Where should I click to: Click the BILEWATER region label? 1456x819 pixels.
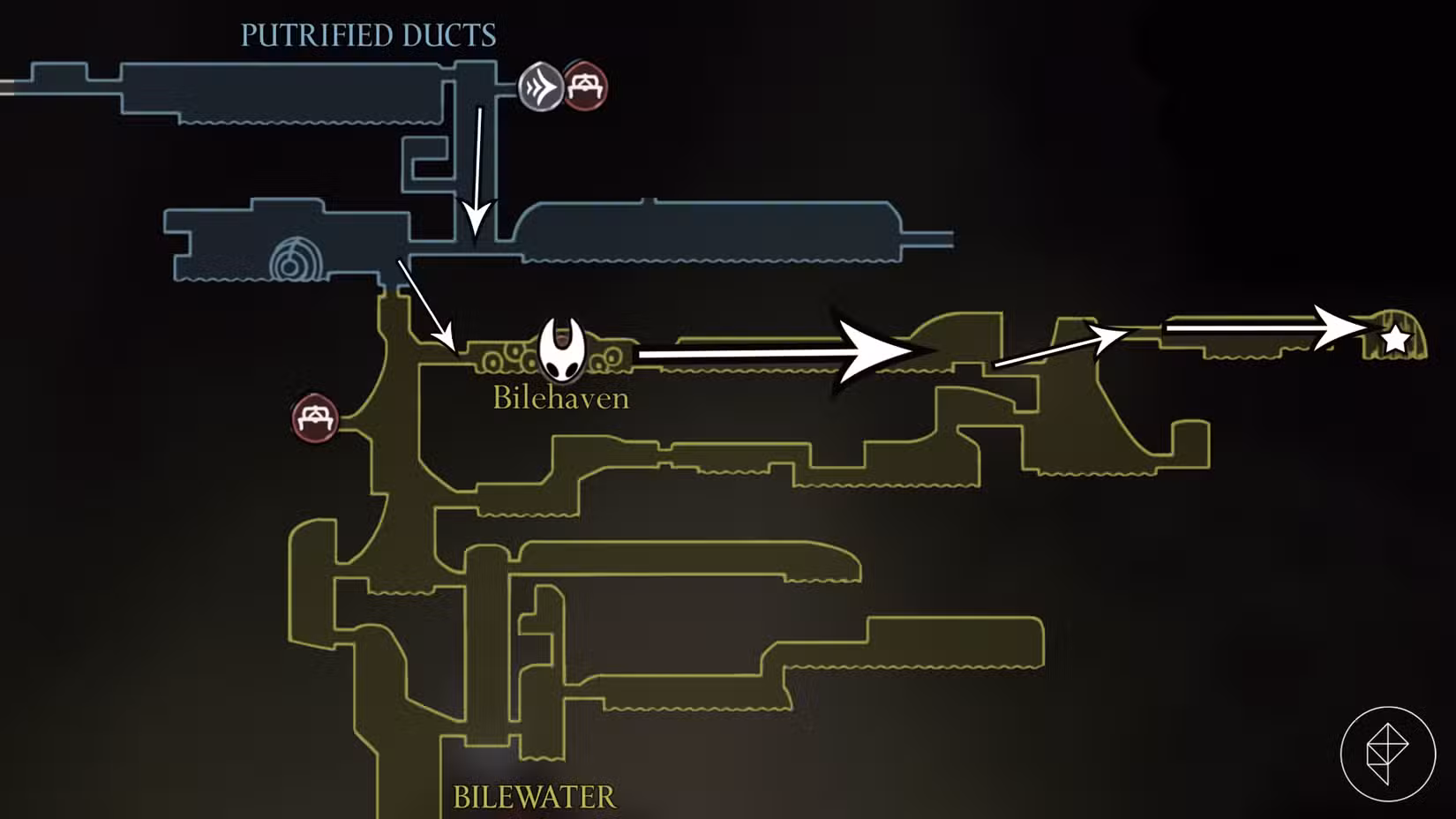(534, 795)
